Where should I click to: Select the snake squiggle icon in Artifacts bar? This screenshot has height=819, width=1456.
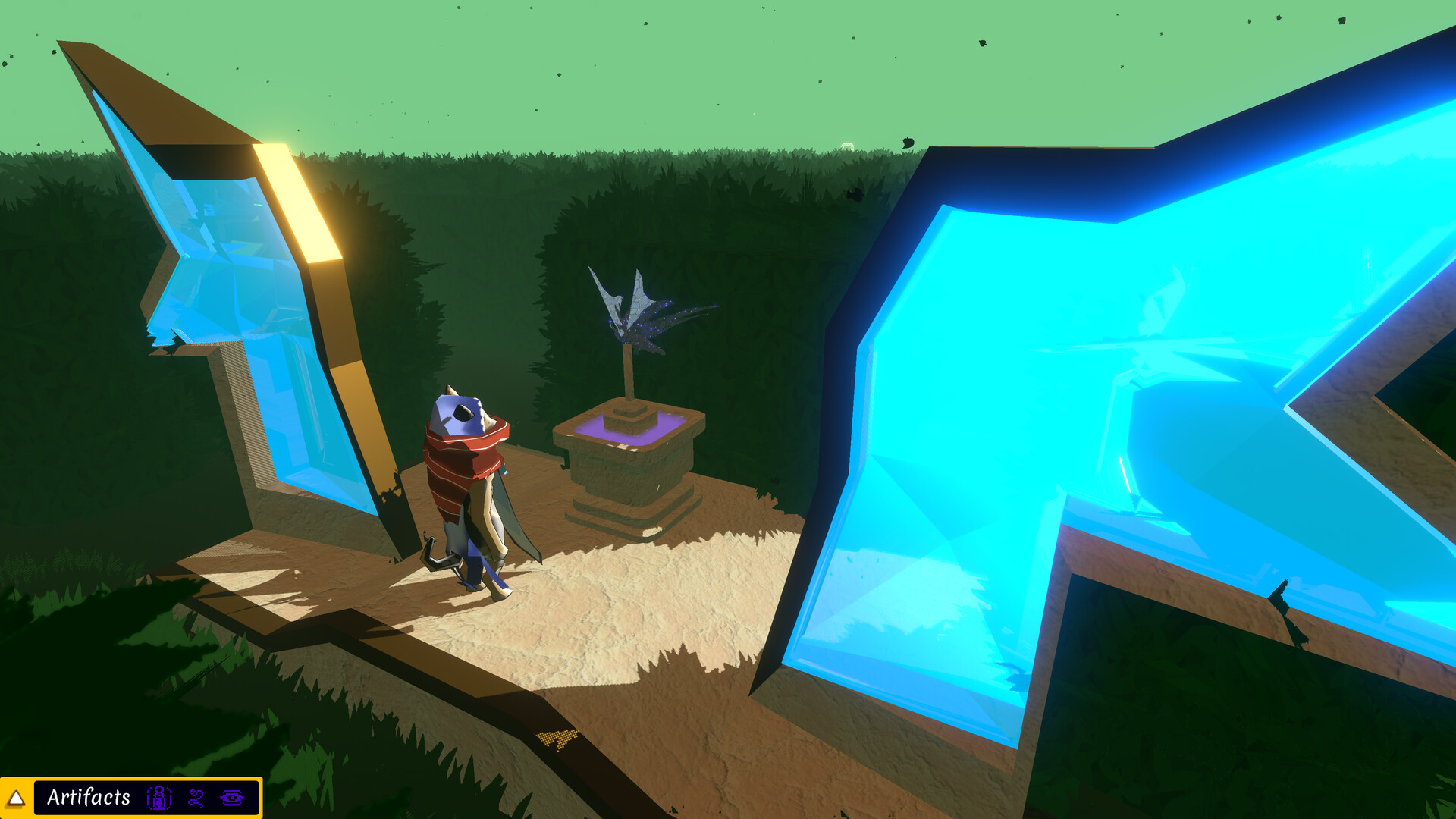(x=196, y=797)
